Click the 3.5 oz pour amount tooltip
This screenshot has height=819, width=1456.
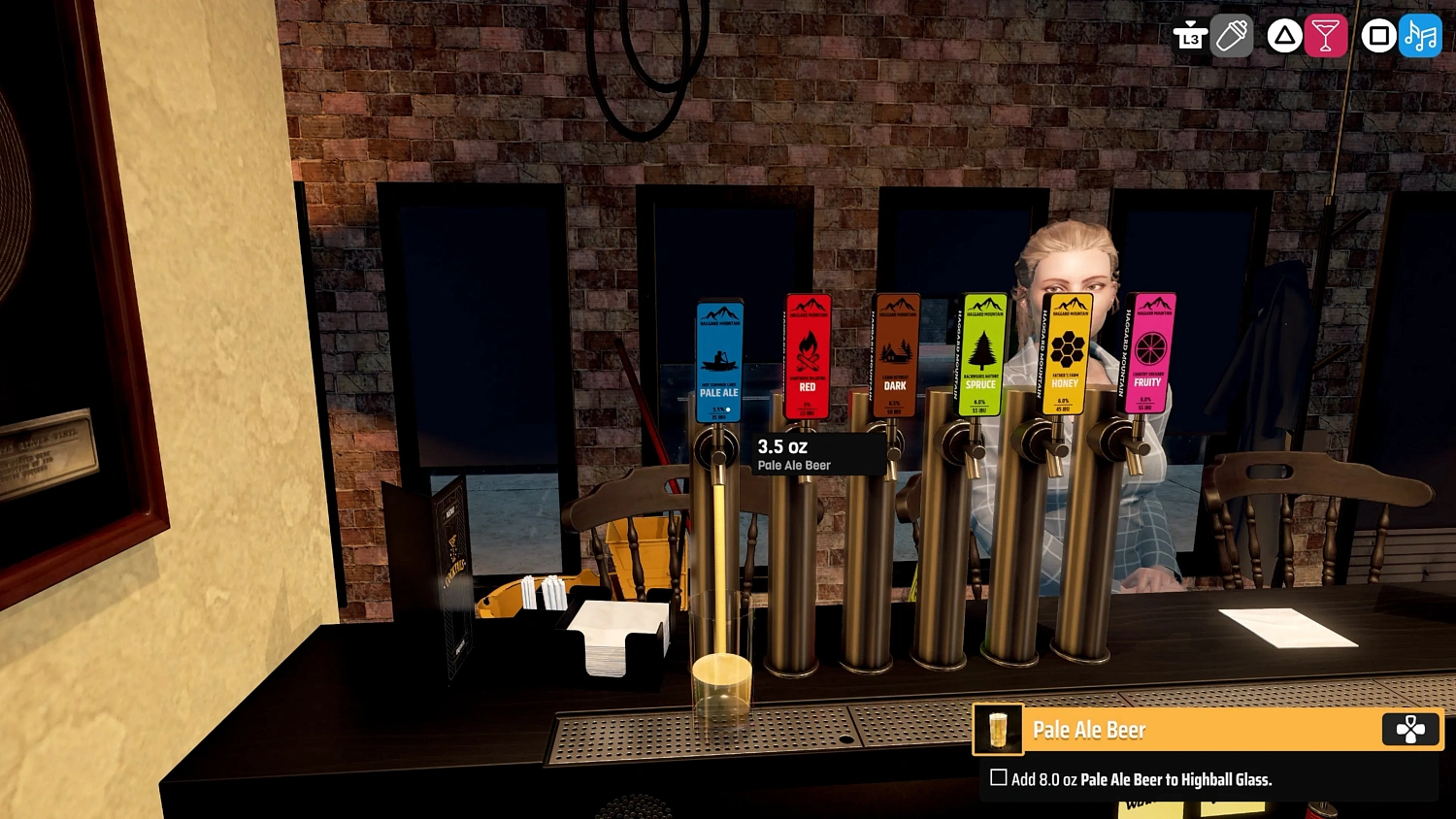pyautogui.click(x=817, y=454)
